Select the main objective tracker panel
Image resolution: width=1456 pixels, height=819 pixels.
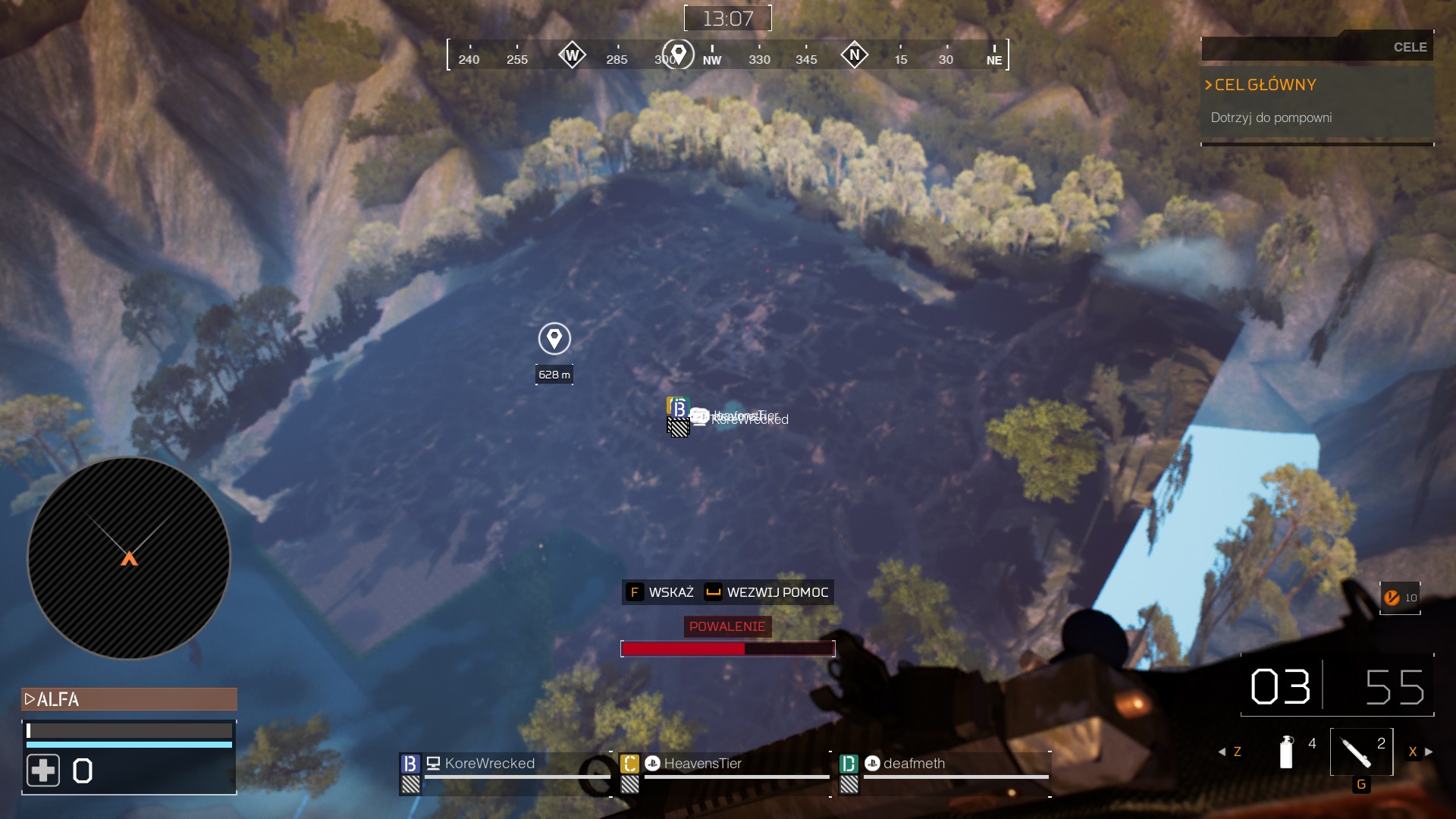coord(1317,102)
